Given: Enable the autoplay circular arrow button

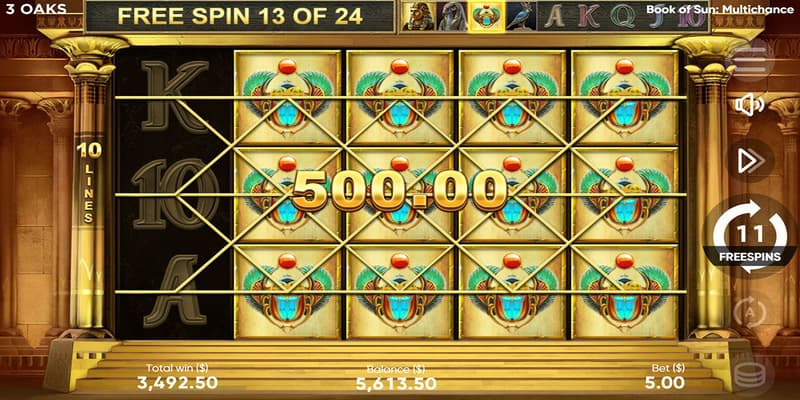Looking at the screenshot, I should pos(750,312).
